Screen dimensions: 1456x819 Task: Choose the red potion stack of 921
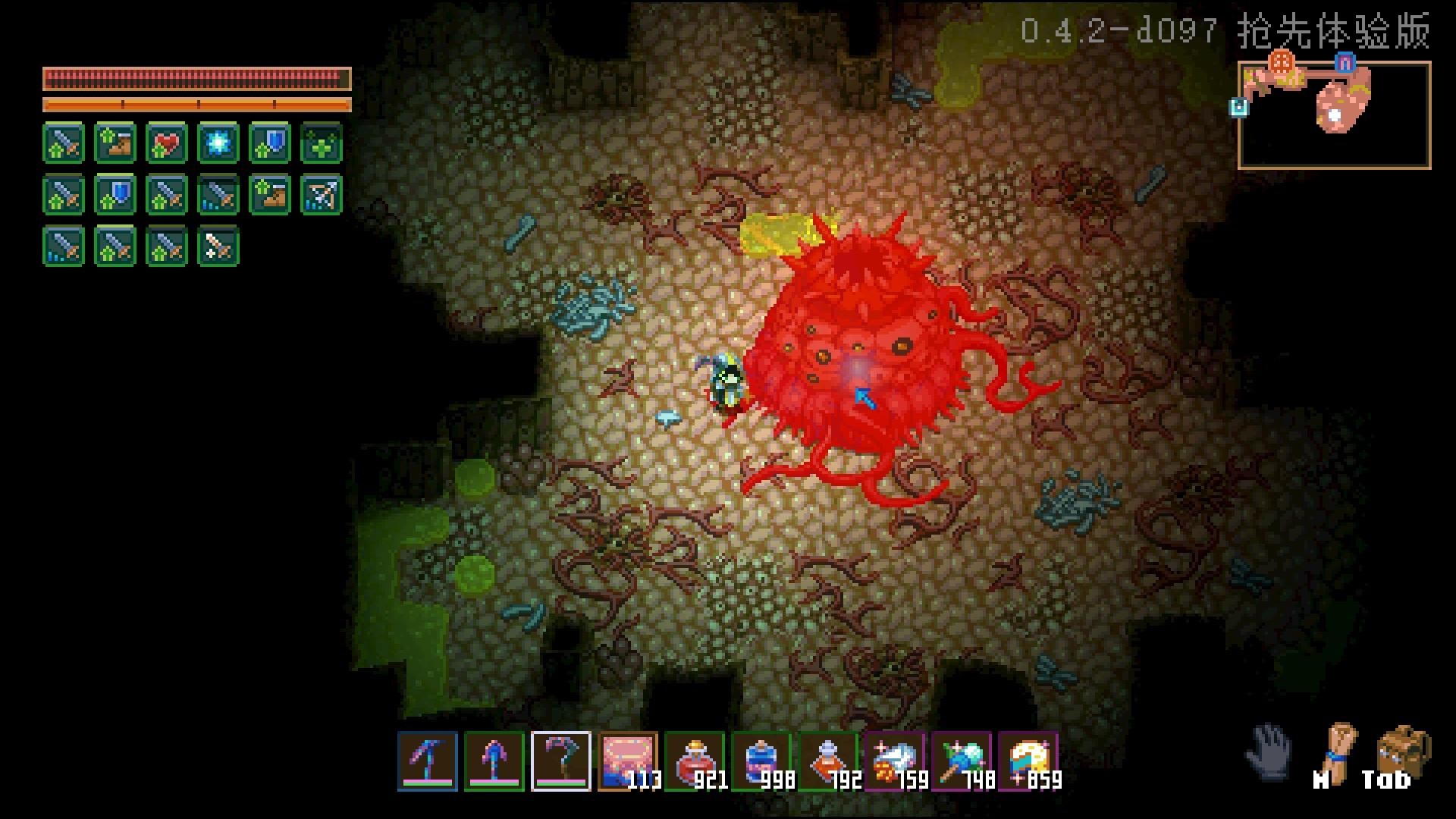tap(695, 761)
